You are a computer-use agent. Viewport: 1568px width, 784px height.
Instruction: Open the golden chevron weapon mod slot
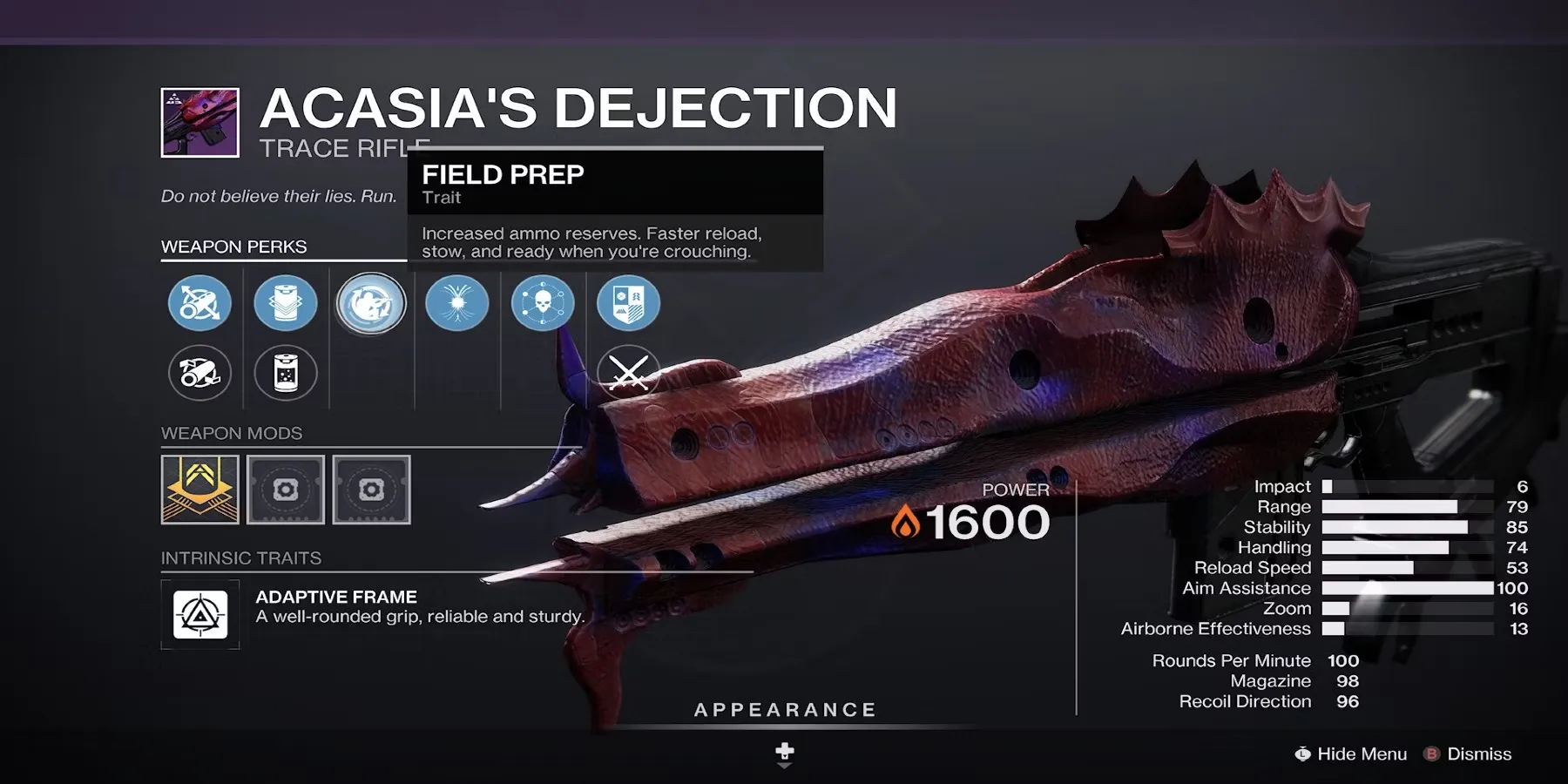tap(200, 490)
